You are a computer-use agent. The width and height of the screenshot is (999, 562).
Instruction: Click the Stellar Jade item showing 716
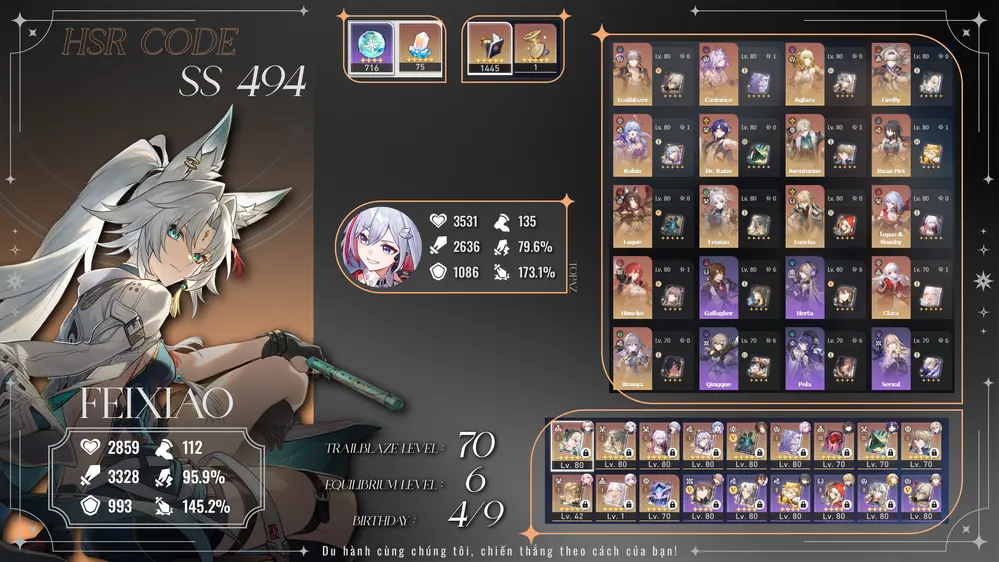click(369, 47)
